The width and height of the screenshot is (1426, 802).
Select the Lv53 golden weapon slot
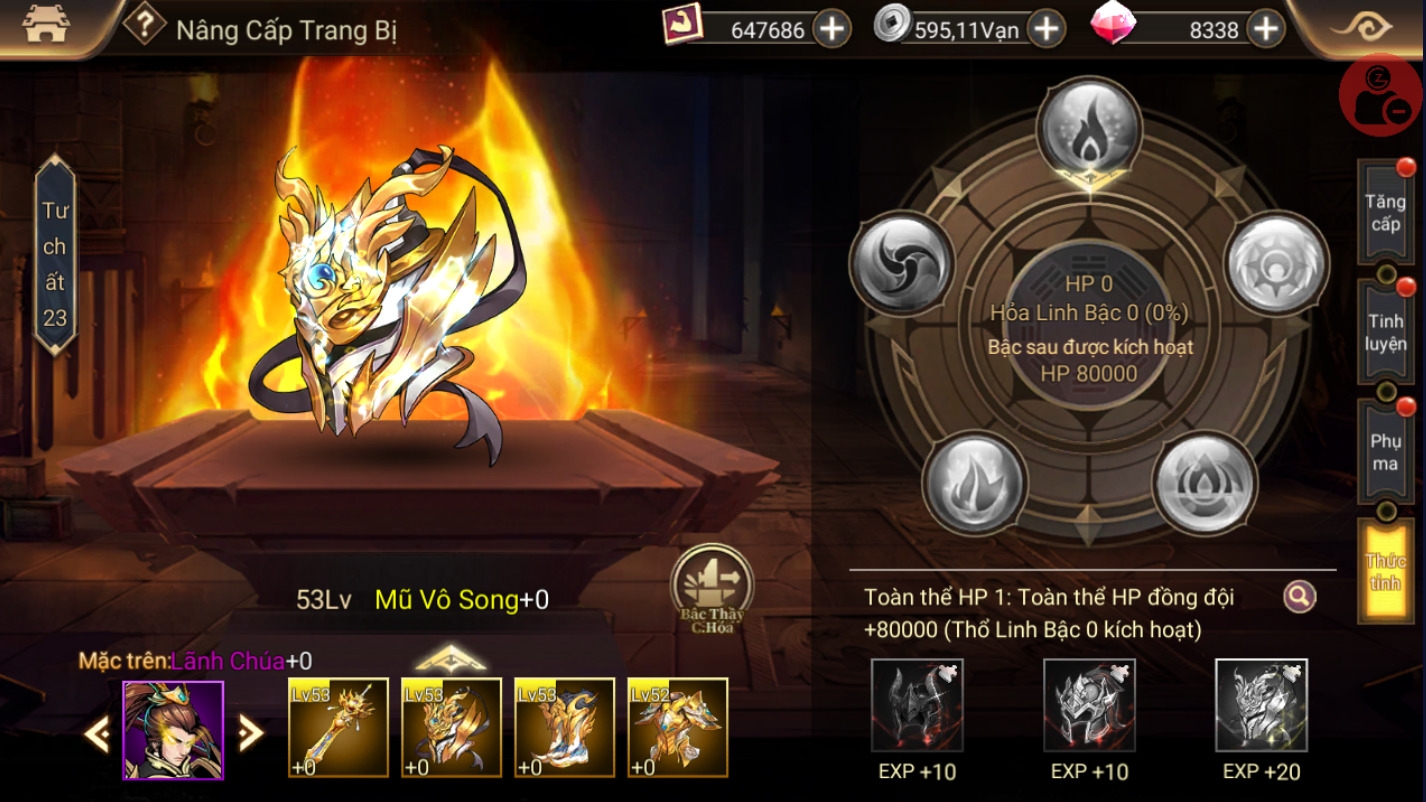[338, 727]
